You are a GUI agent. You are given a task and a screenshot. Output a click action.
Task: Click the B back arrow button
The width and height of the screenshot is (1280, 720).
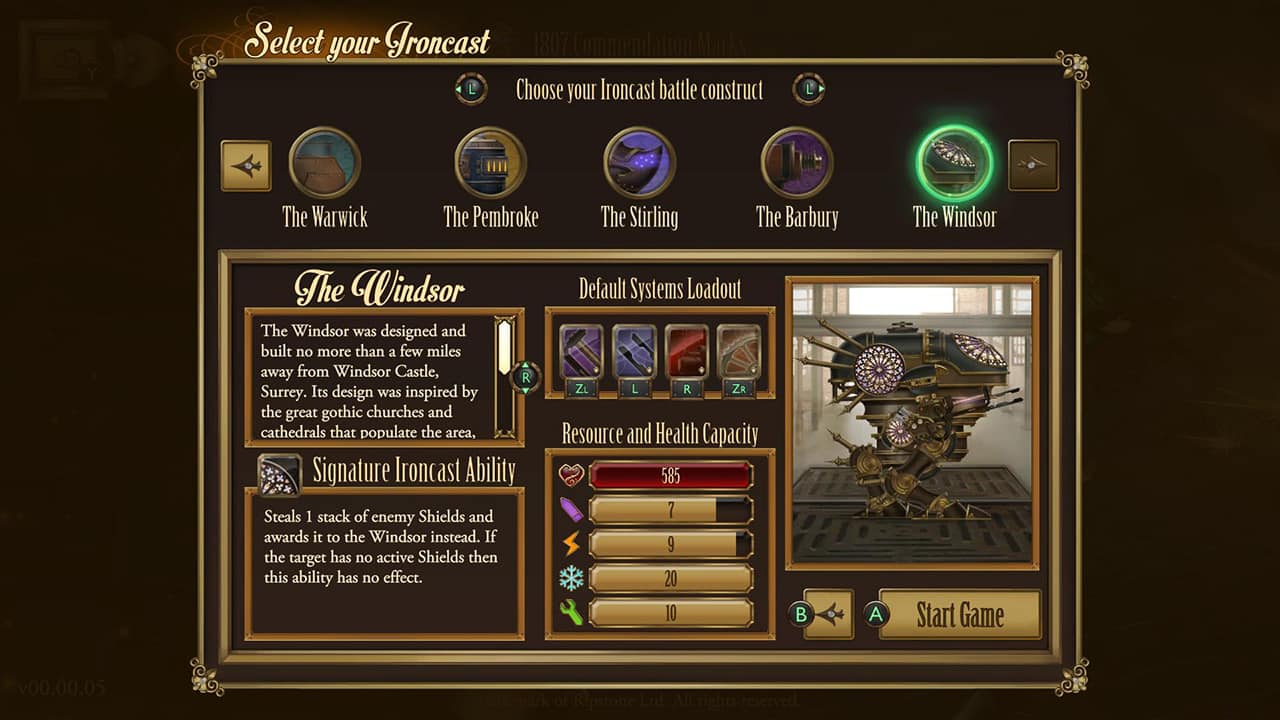[828, 615]
